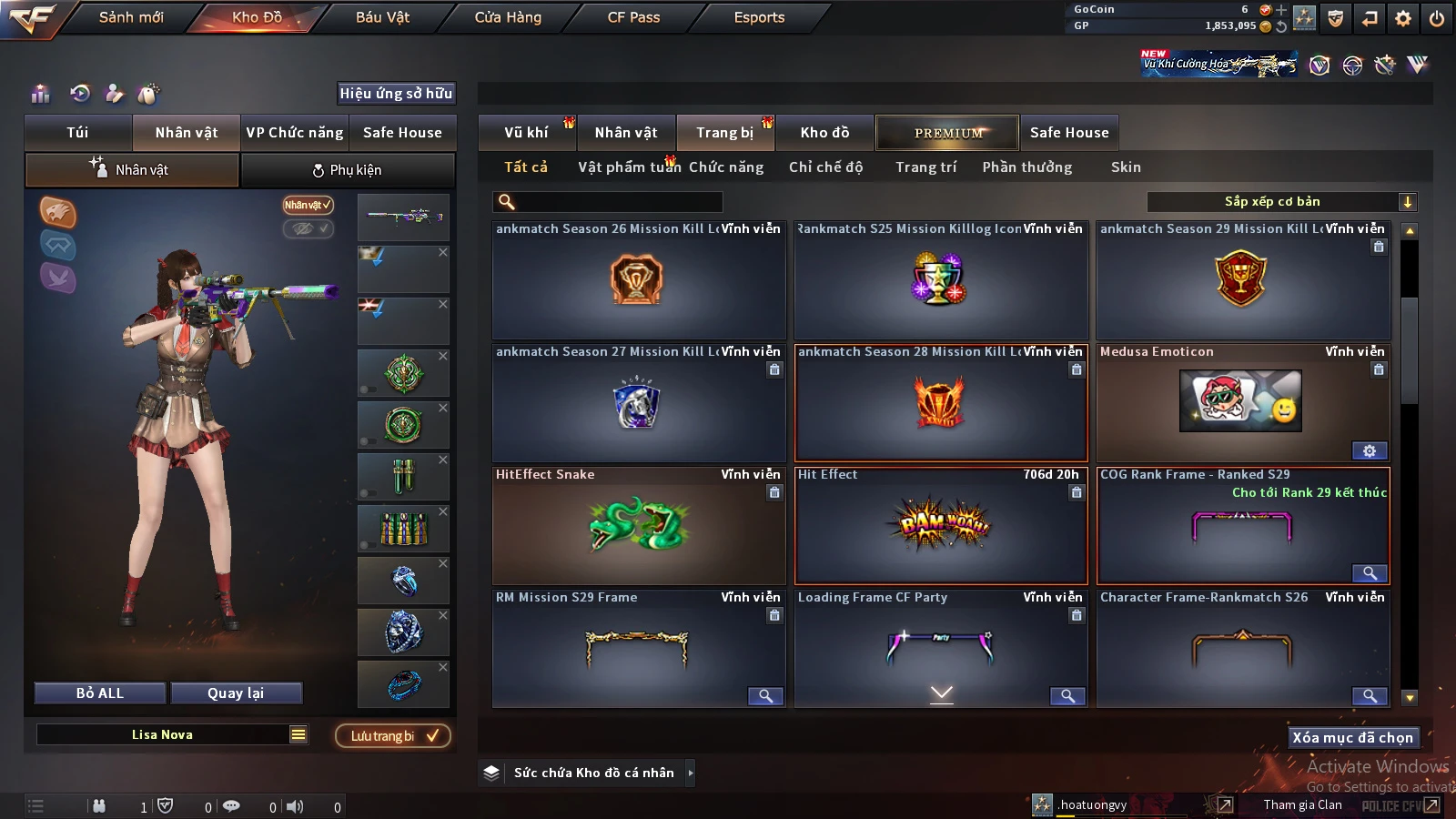Select the Vũ khí inventory tab
Viewport: 1456px width, 819px height.
pyautogui.click(x=526, y=133)
